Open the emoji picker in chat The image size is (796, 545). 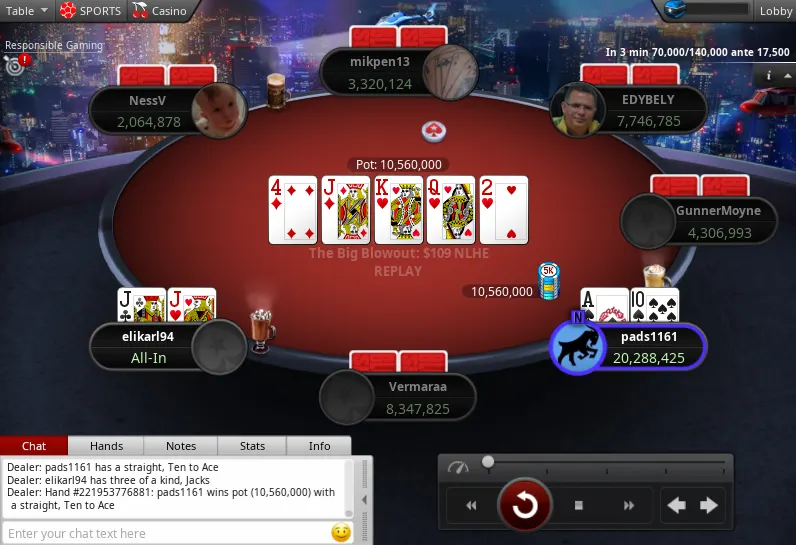[x=341, y=533]
